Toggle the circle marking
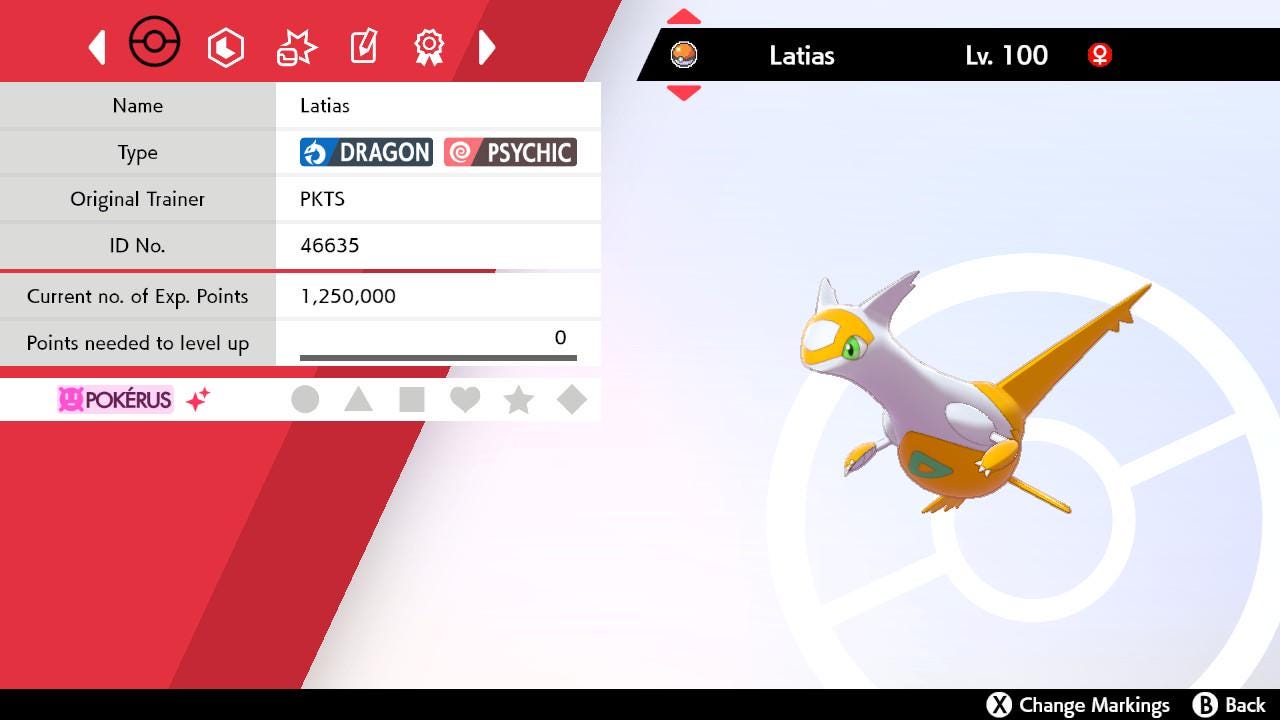This screenshot has height=720, width=1280. coord(305,400)
